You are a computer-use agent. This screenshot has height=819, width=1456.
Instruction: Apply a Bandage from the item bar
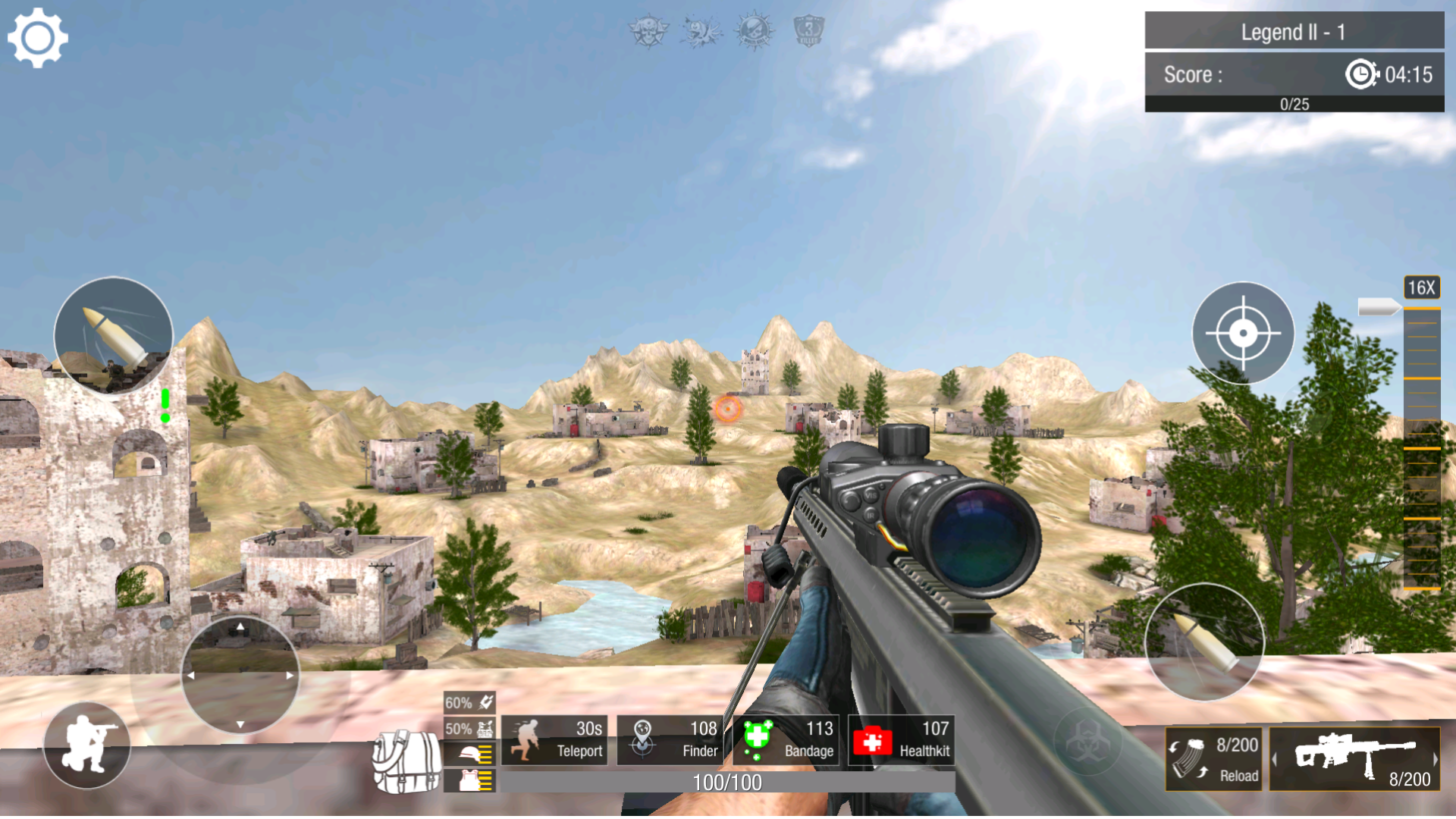click(786, 740)
